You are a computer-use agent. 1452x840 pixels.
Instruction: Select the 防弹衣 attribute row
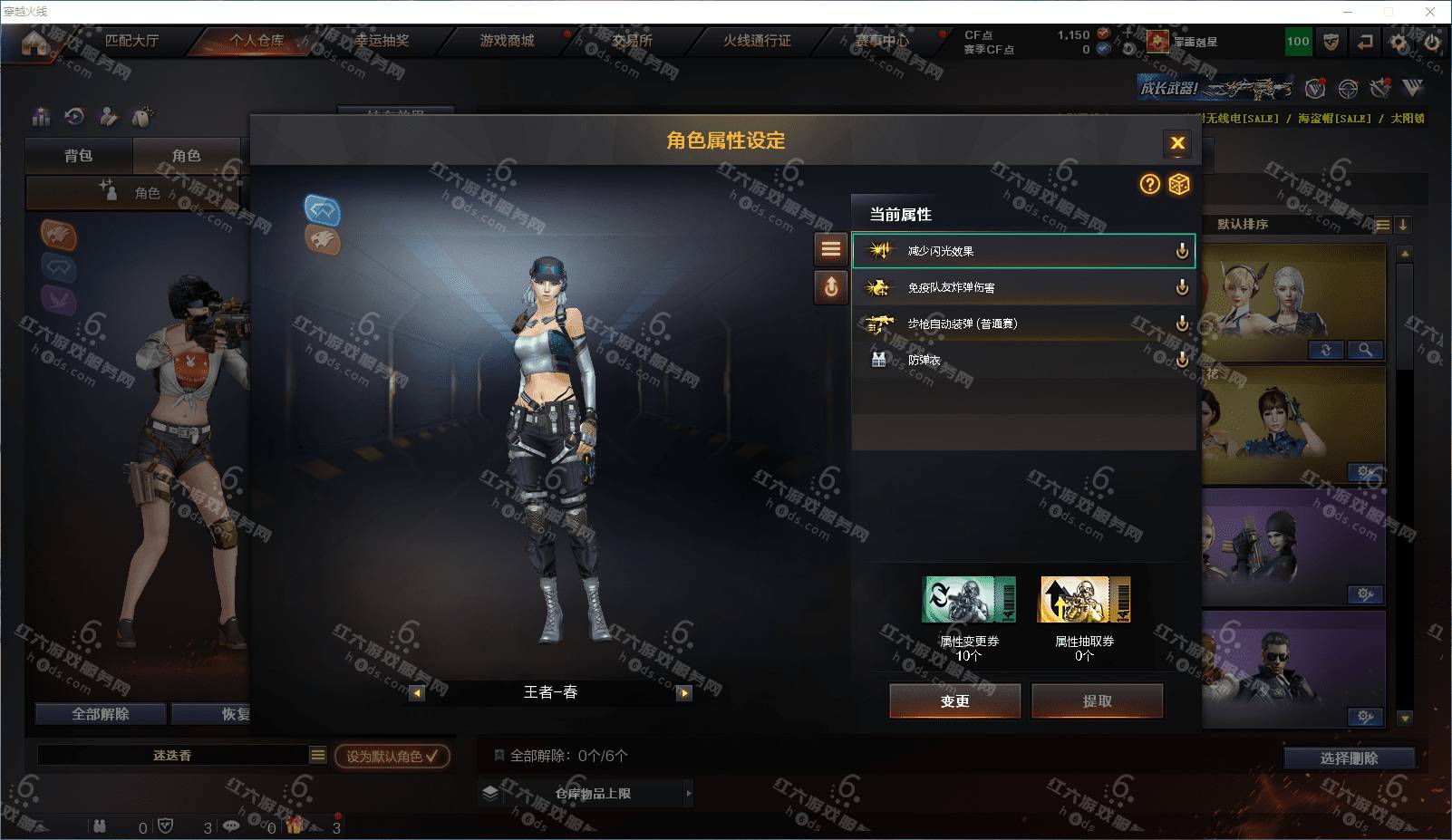tap(1022, 360)
